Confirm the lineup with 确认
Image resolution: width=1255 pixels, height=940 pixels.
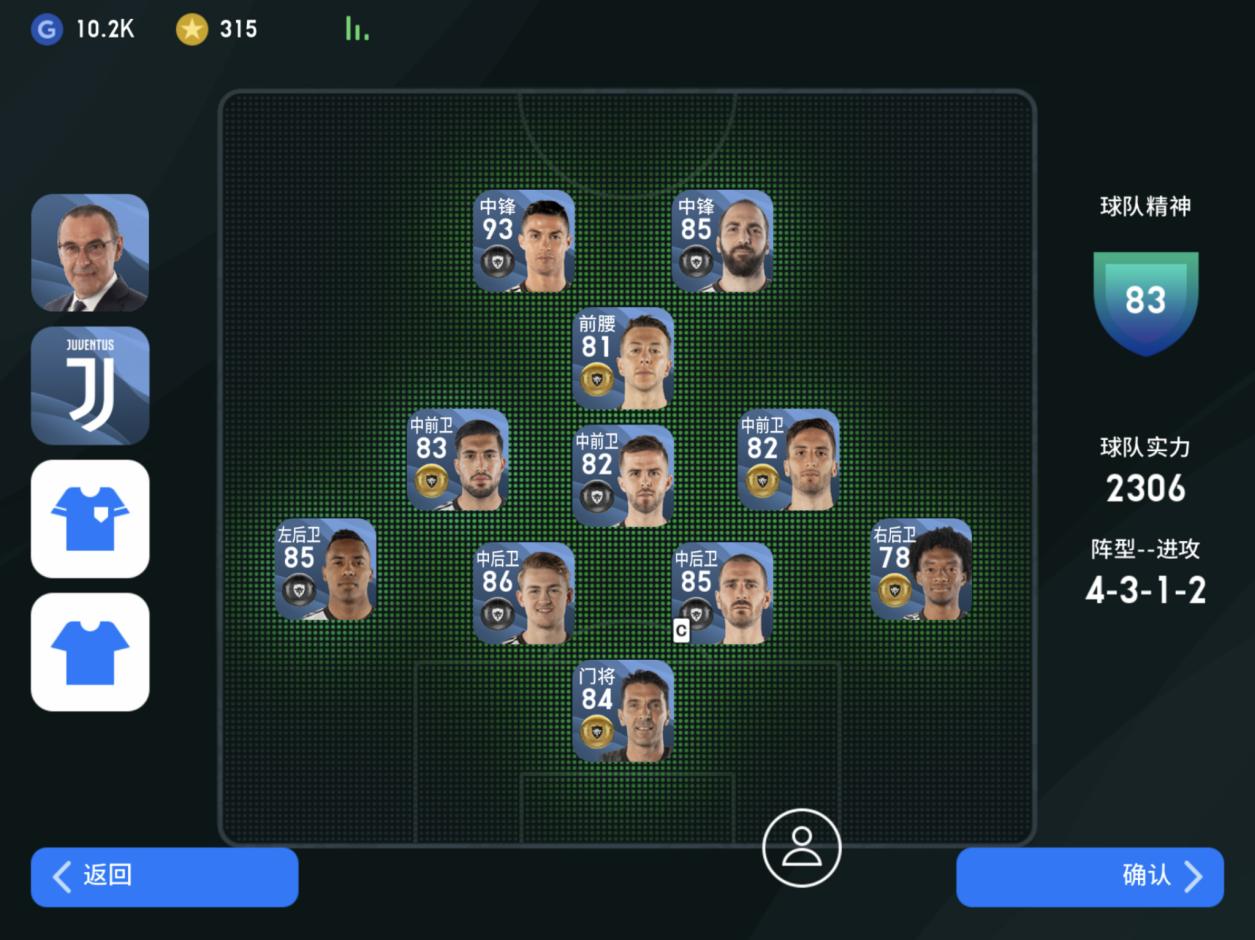click(1089, 877)
